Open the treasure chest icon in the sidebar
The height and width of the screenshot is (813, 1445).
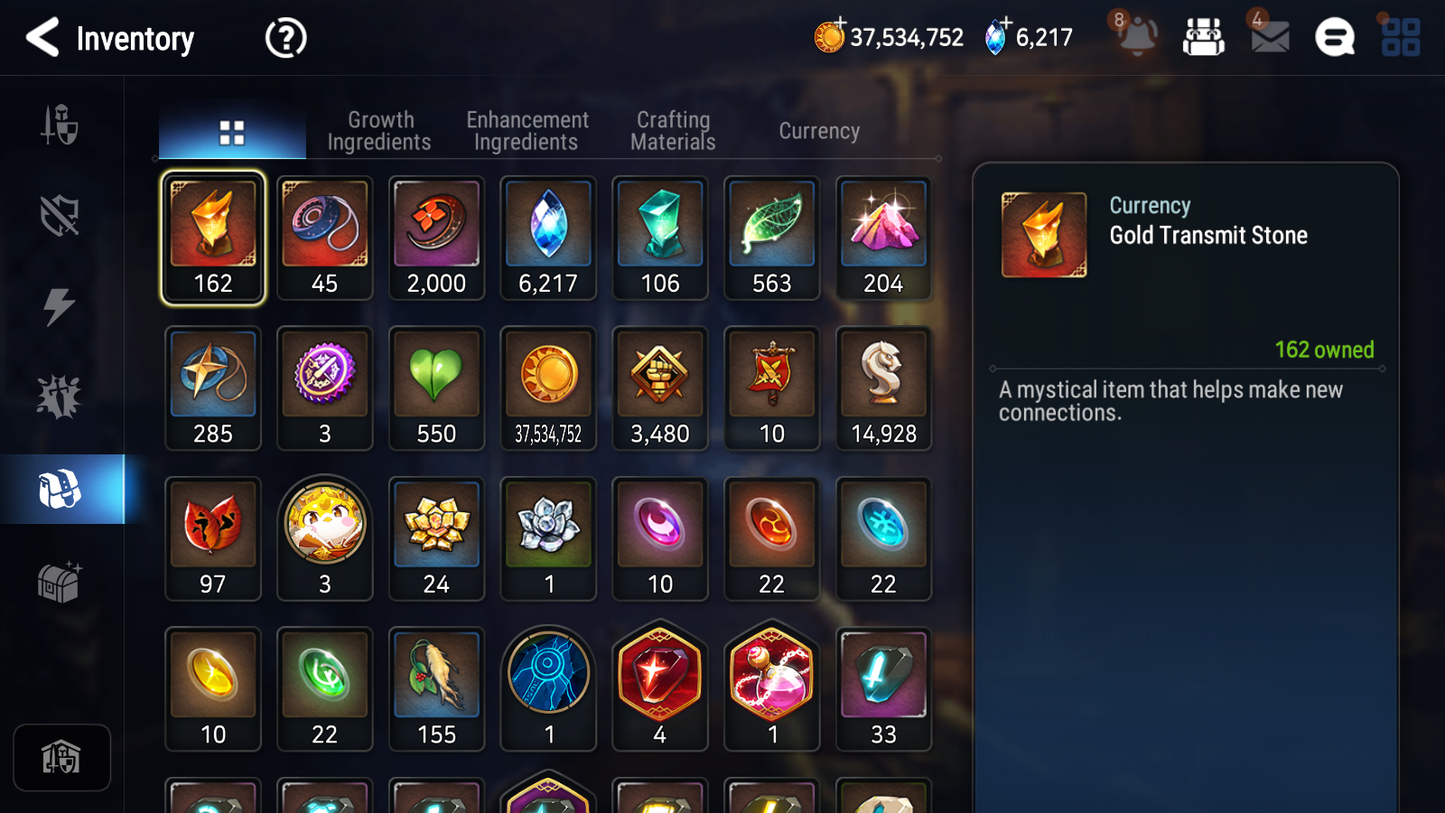tap(61, 580)
